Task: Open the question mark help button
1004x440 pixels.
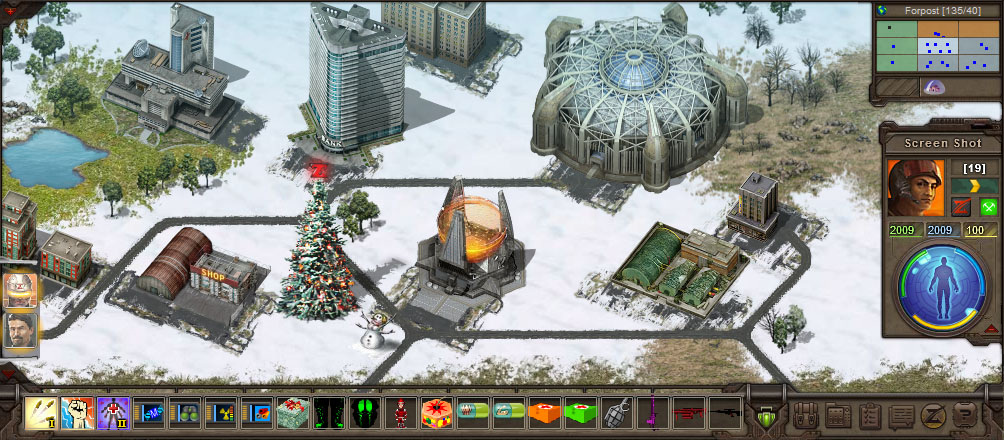Action: click(966, 414)
